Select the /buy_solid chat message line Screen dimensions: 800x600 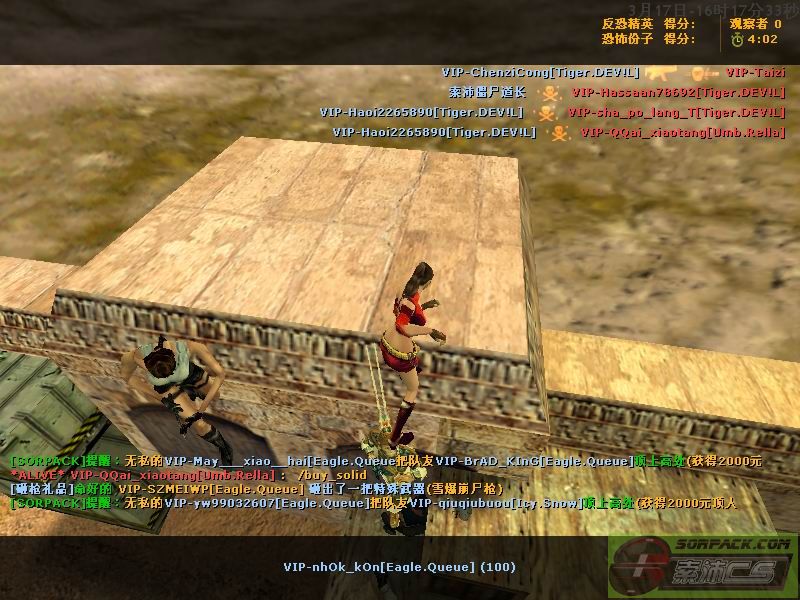pyautogui.click(x=190, y=475)
